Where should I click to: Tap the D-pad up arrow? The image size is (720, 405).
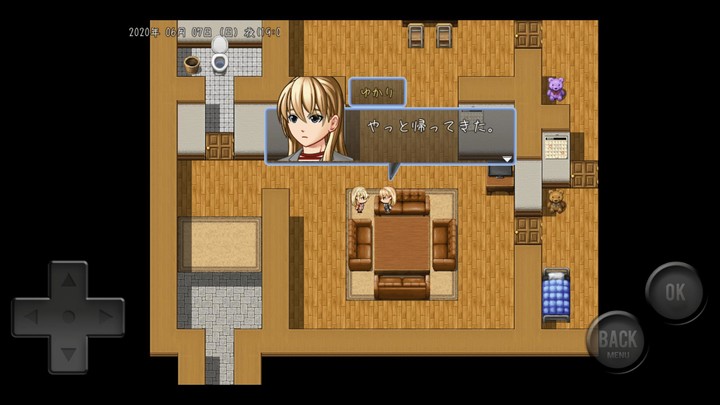[68, 281]
